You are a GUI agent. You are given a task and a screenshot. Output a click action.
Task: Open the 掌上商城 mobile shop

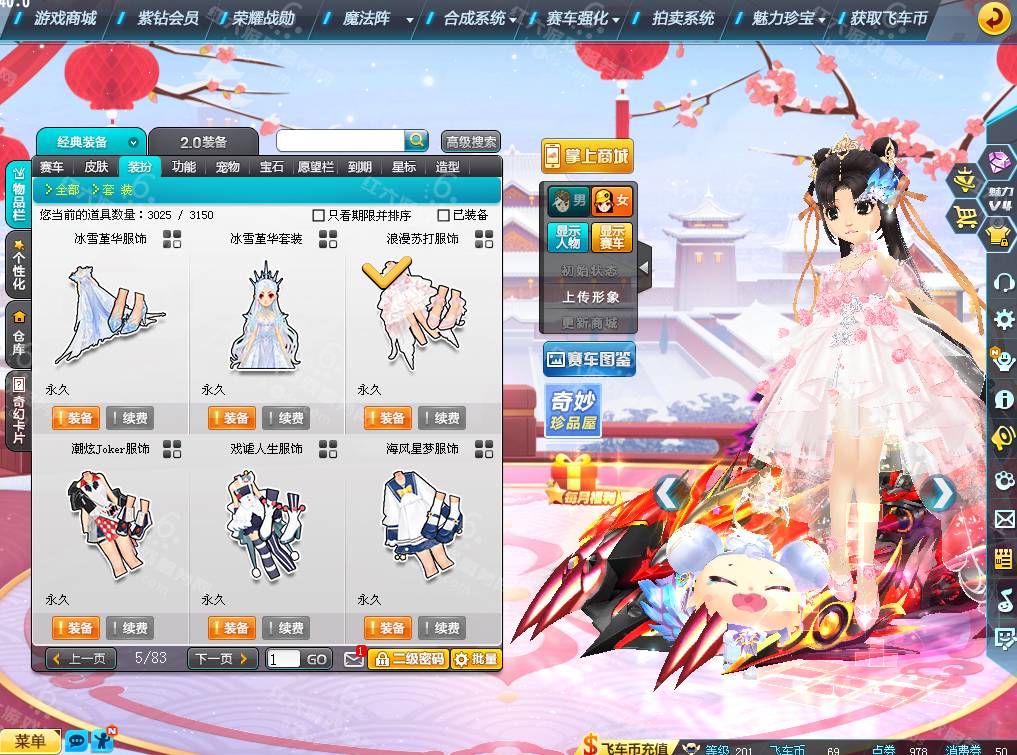(587, 156)
